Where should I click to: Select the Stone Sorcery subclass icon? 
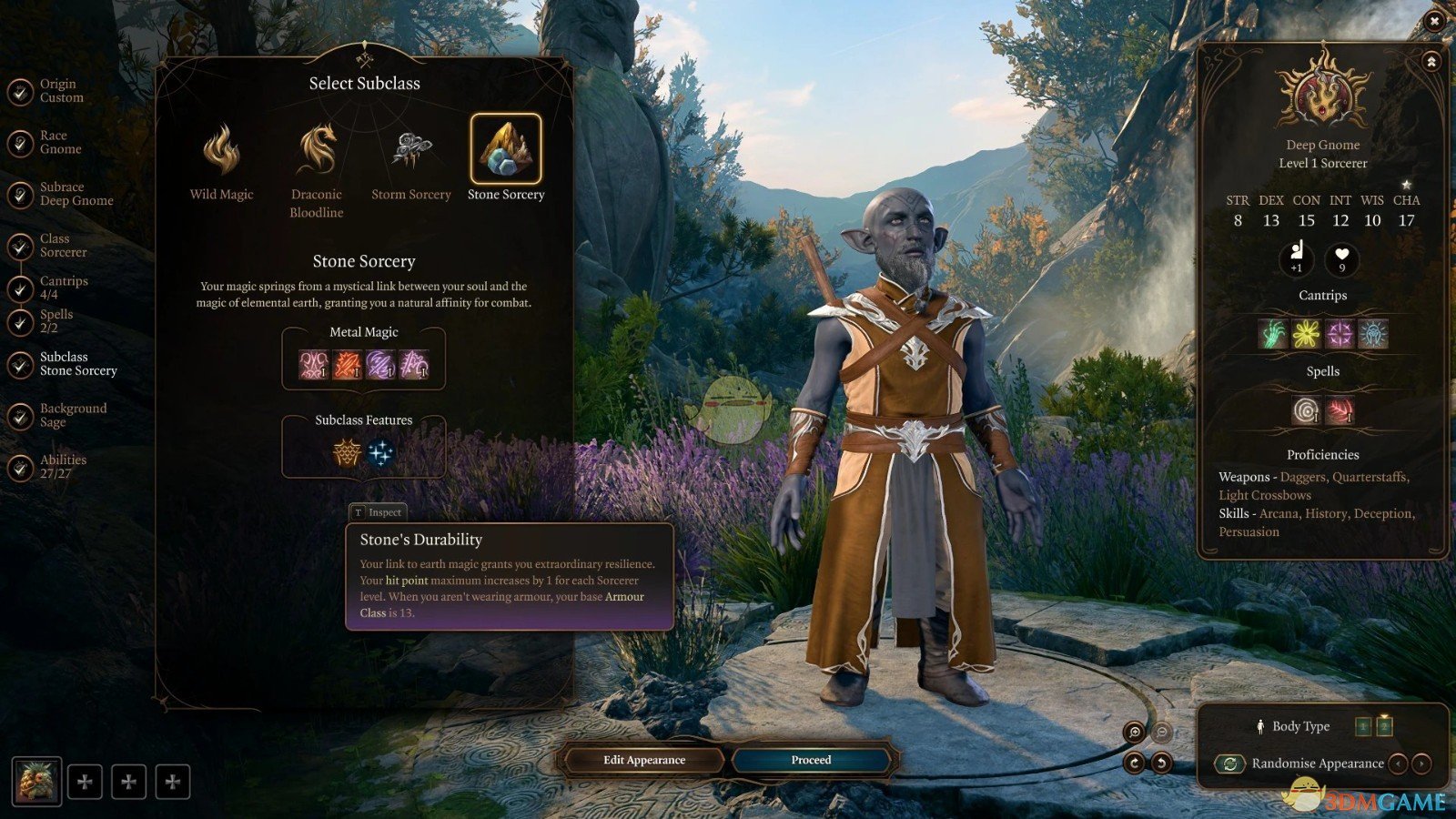tap(506, 149)
